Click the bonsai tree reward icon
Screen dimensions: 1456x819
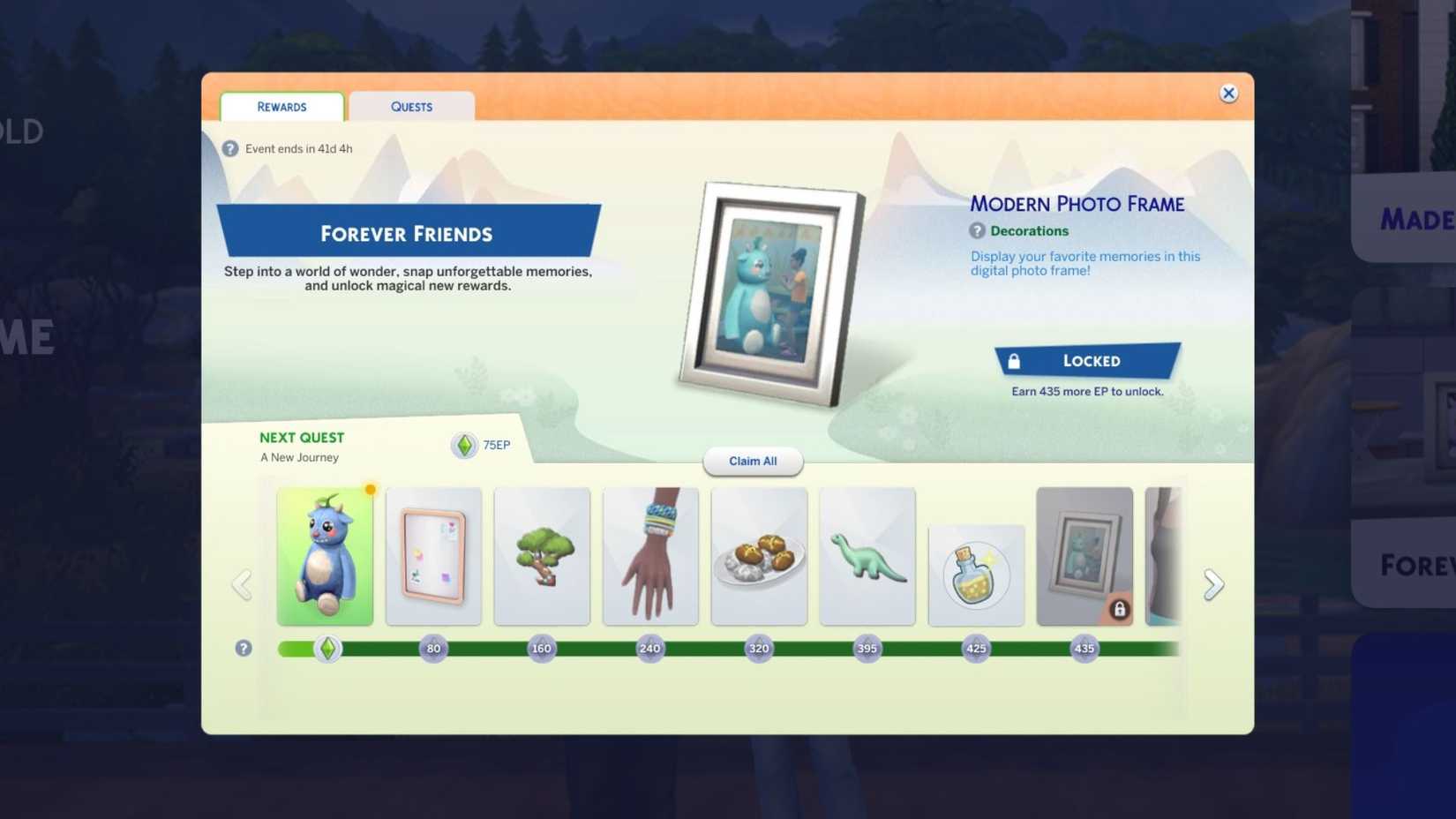tap(542, 556)
